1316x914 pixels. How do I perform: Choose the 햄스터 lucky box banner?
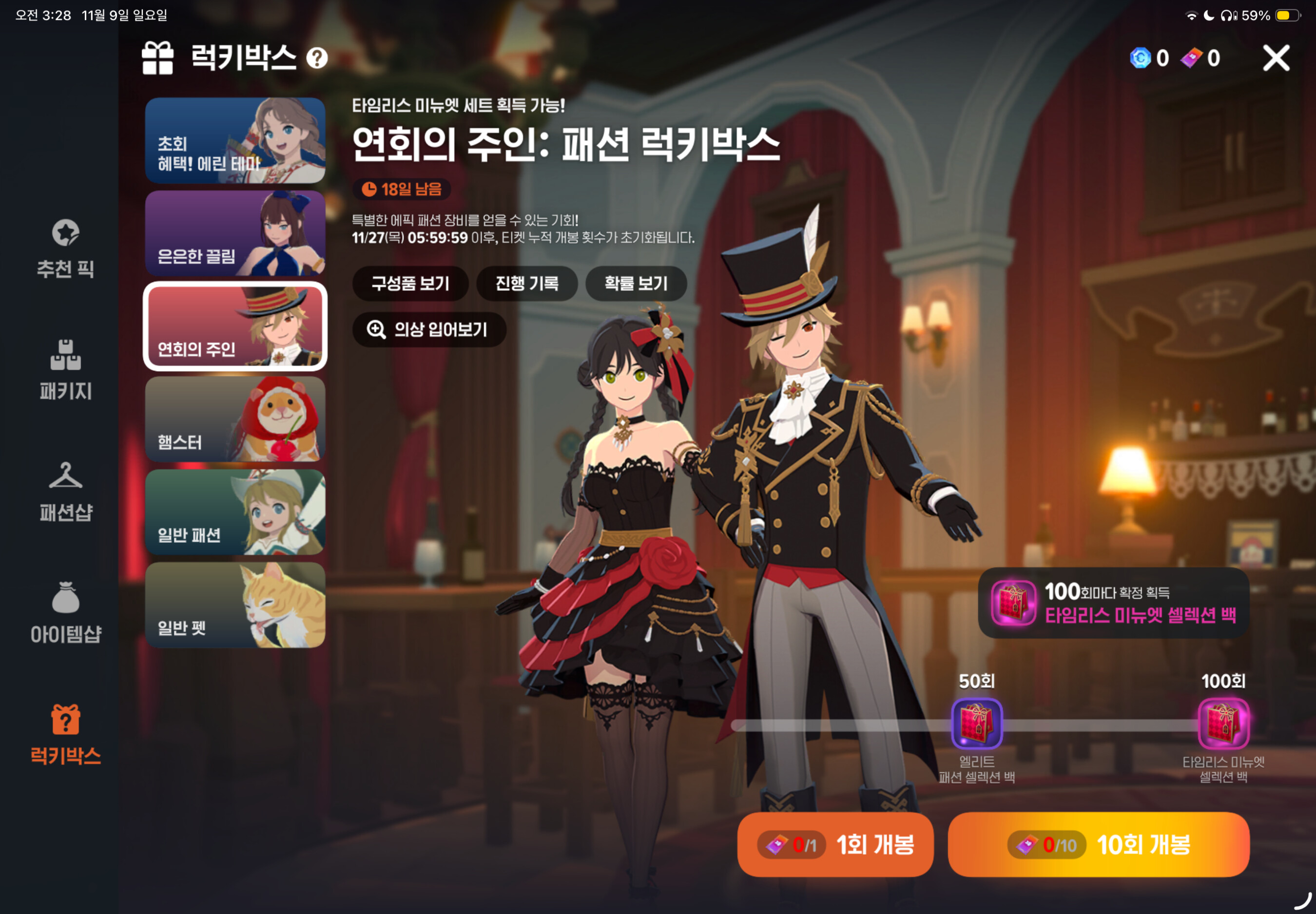click(x=235, y=419)
